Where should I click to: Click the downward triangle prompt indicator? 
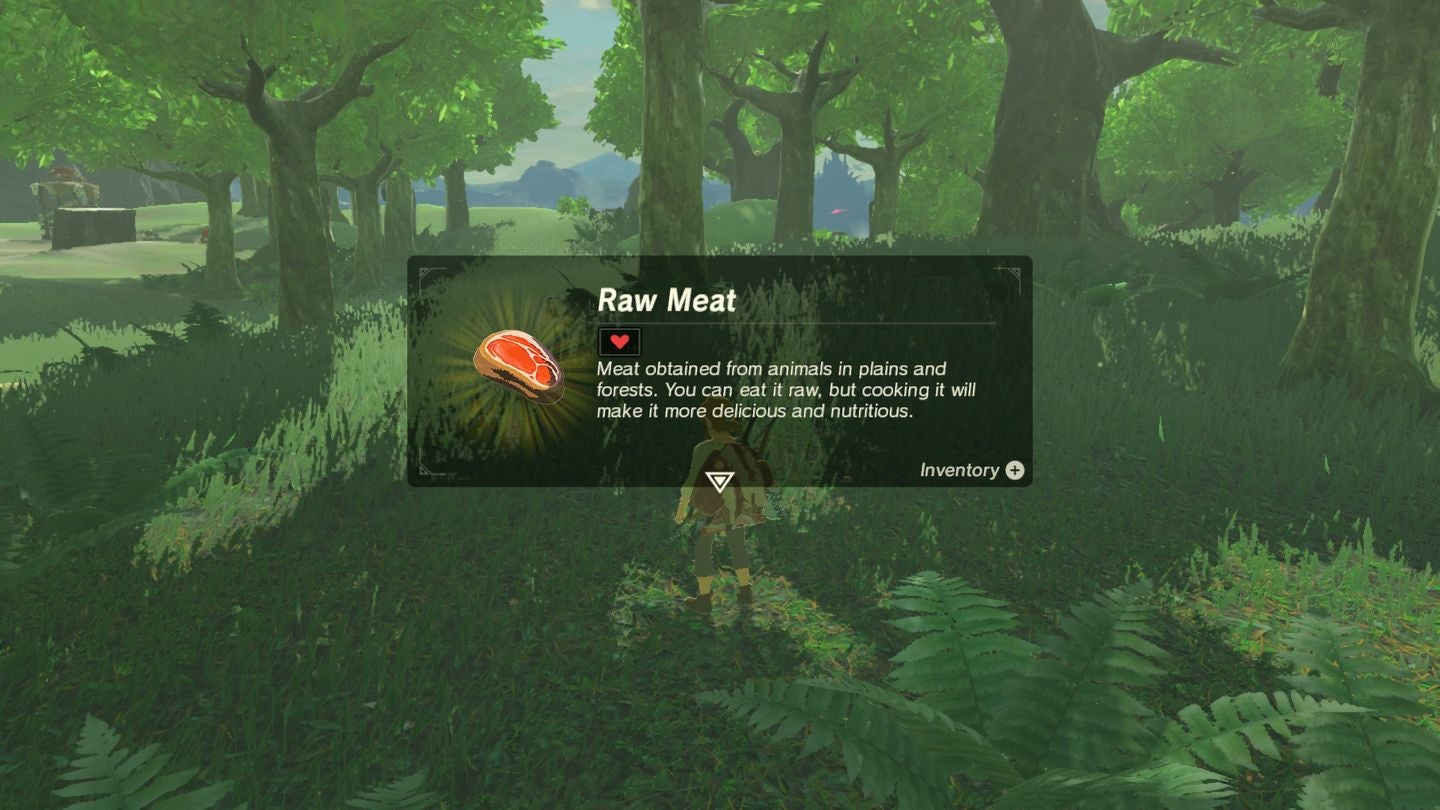722,482
